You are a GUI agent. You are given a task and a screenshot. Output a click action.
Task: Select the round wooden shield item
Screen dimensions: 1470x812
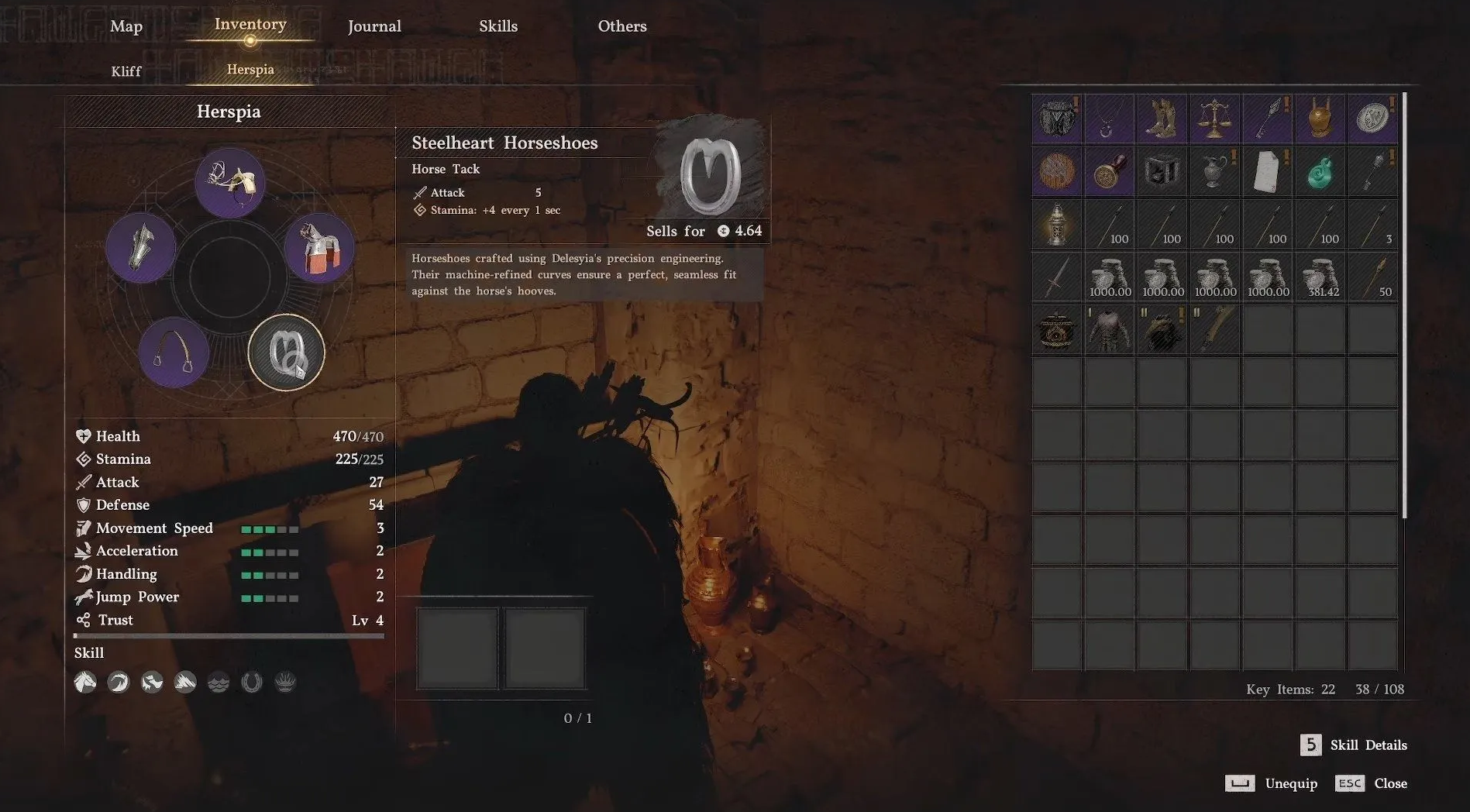pyautogui.click(x=1056, y=171)
